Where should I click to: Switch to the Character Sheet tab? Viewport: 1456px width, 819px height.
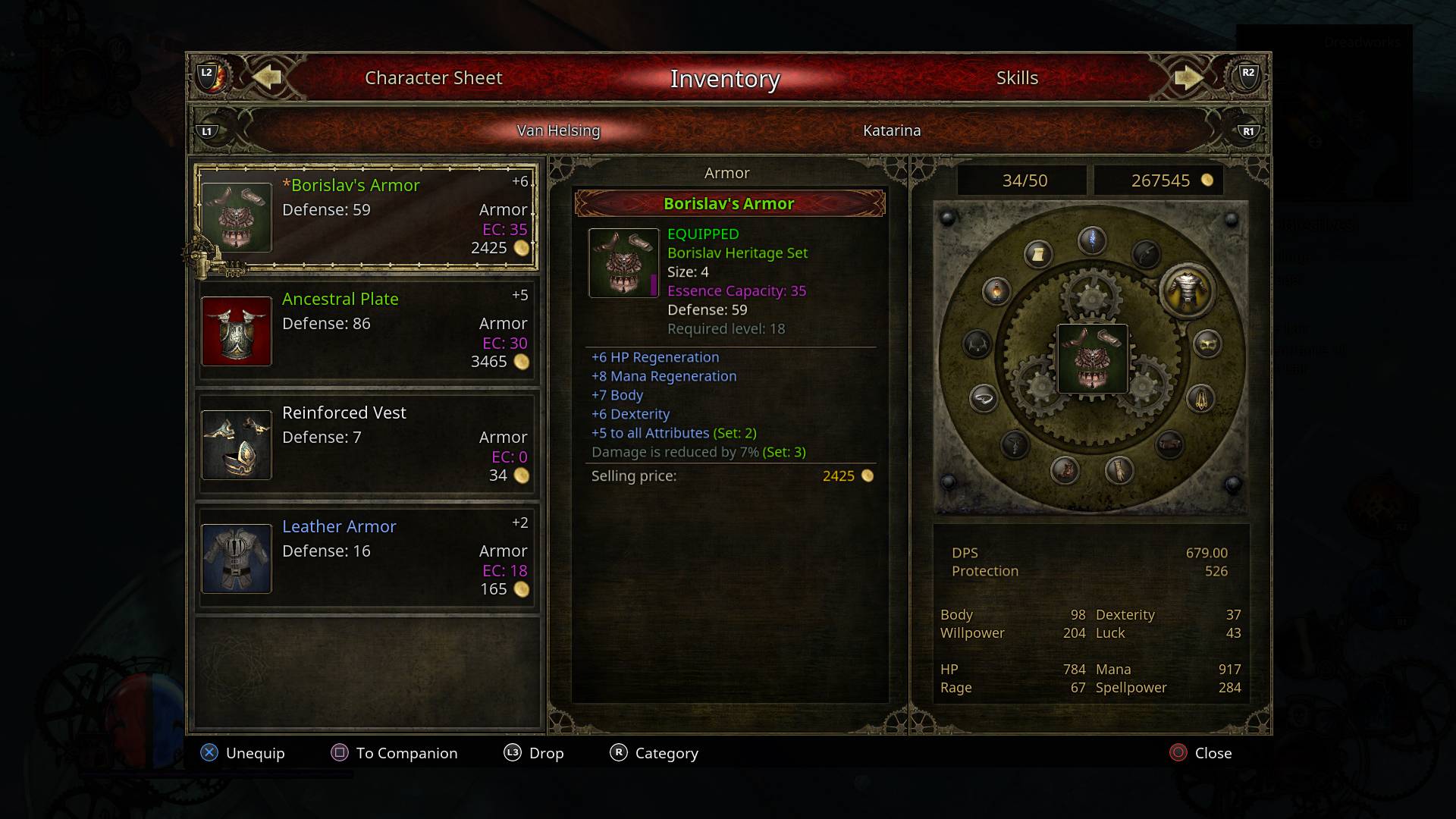[433, 77]
